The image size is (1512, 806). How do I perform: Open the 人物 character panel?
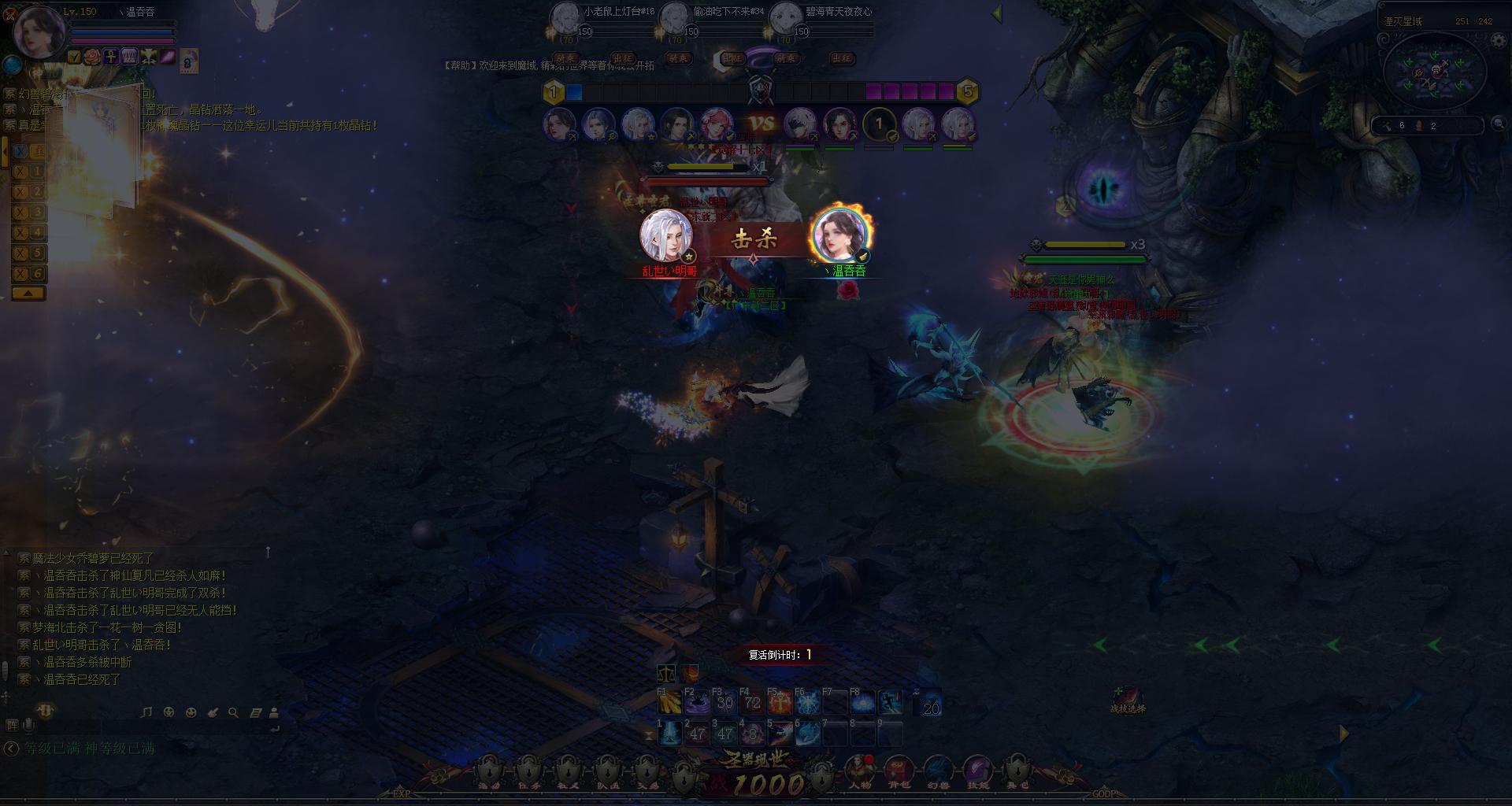pyautogui.click(x=858, y=770)
